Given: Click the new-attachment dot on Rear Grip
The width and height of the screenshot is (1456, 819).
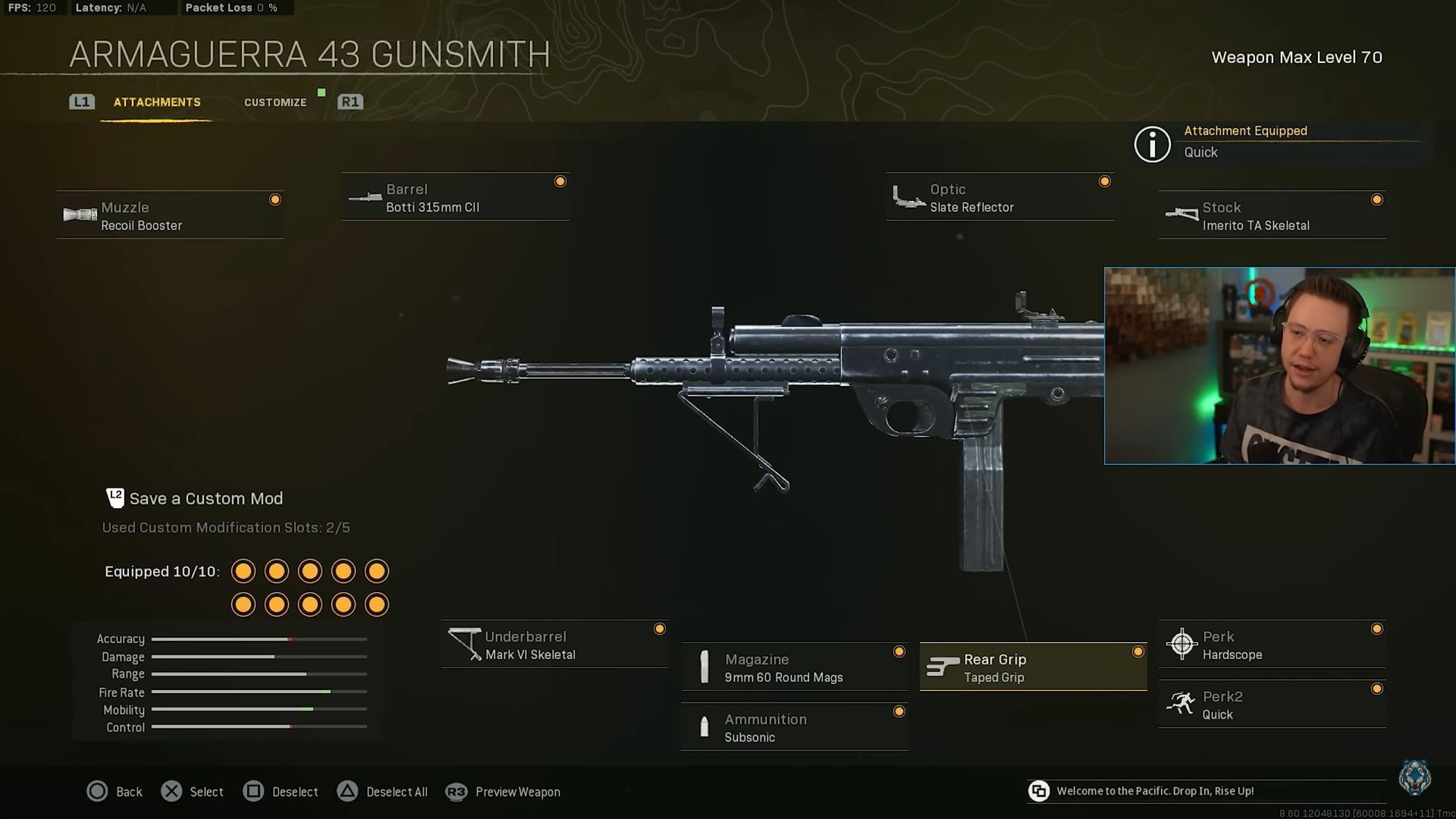Looking at the screenshot, I should tap(1138, 651).
